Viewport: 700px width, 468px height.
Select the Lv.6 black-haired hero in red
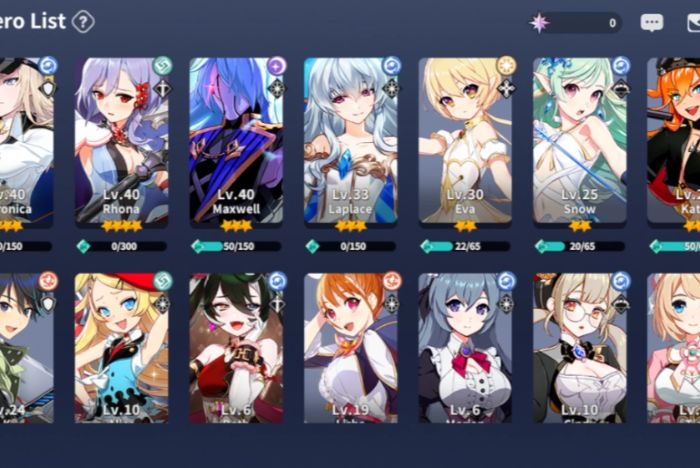(x=236, y=348)
